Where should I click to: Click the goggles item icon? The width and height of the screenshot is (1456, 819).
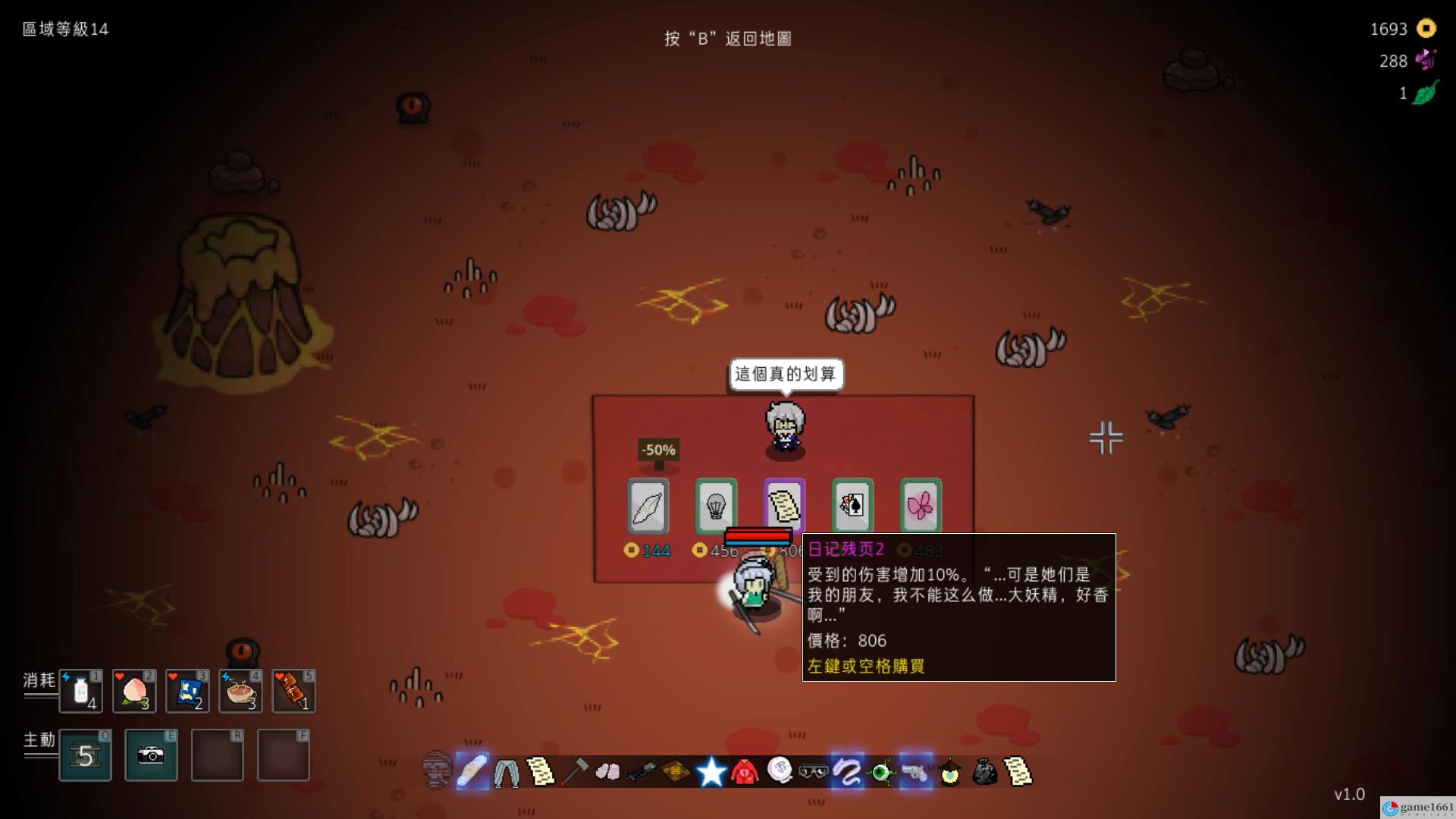click(813, 772)
